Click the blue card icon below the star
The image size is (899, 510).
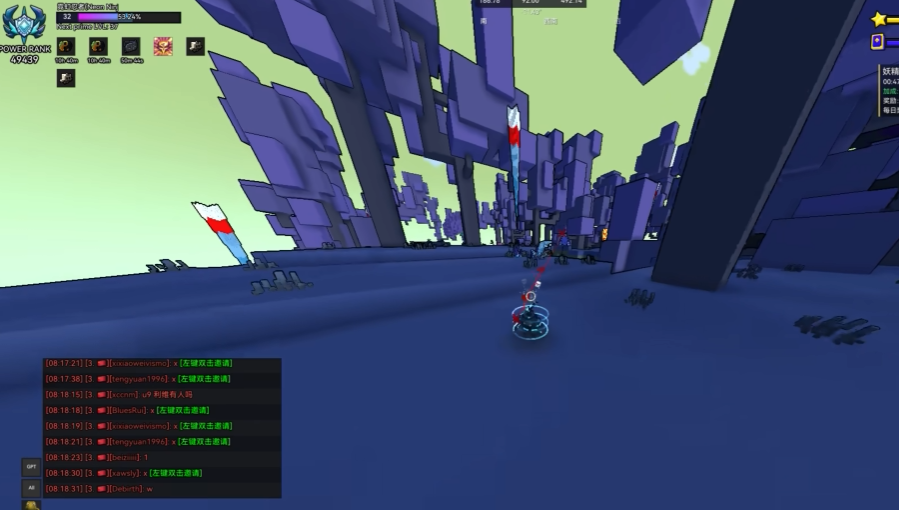pos(877,42)
